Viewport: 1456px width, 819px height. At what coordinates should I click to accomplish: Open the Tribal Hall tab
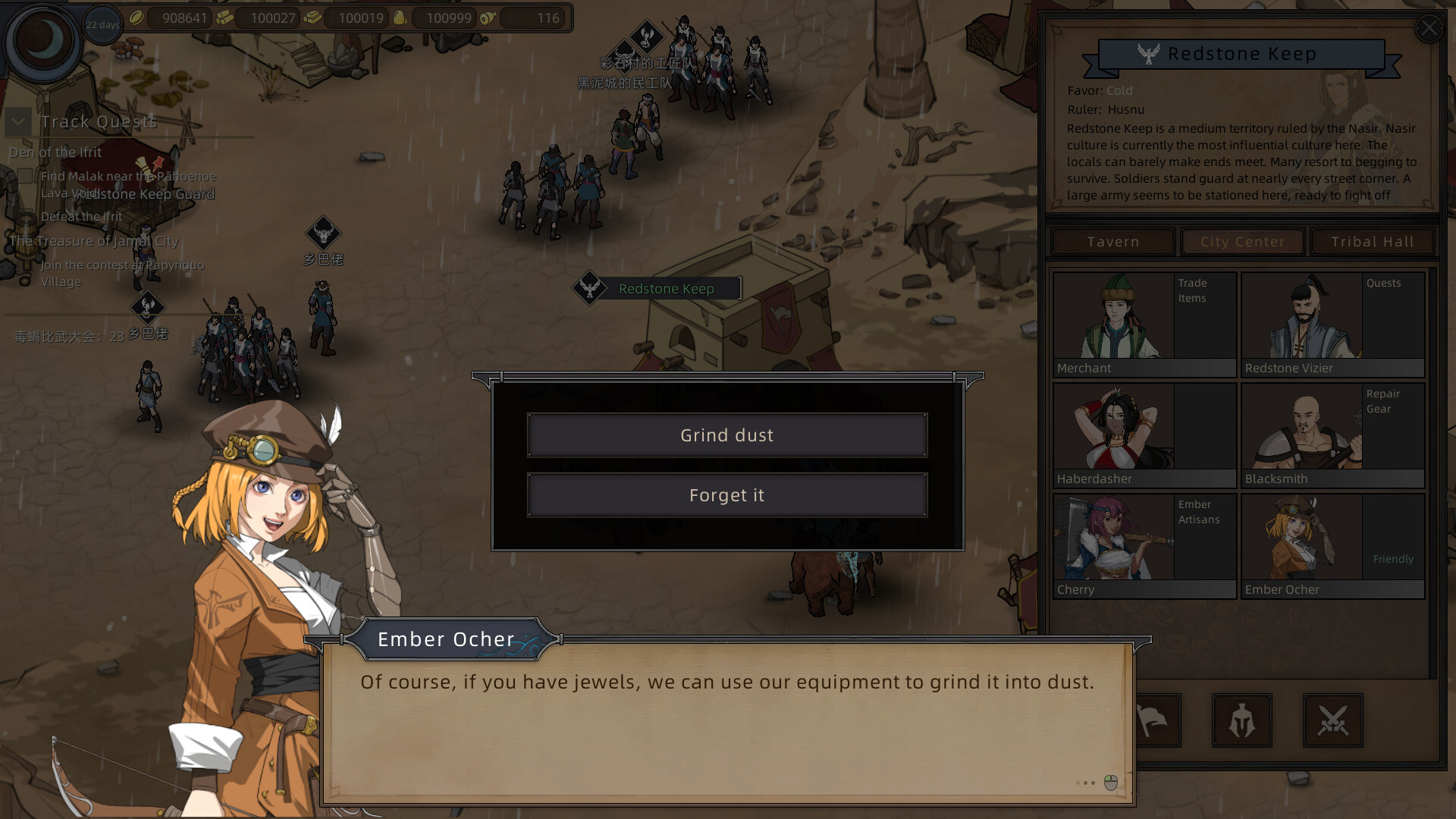1372,241
